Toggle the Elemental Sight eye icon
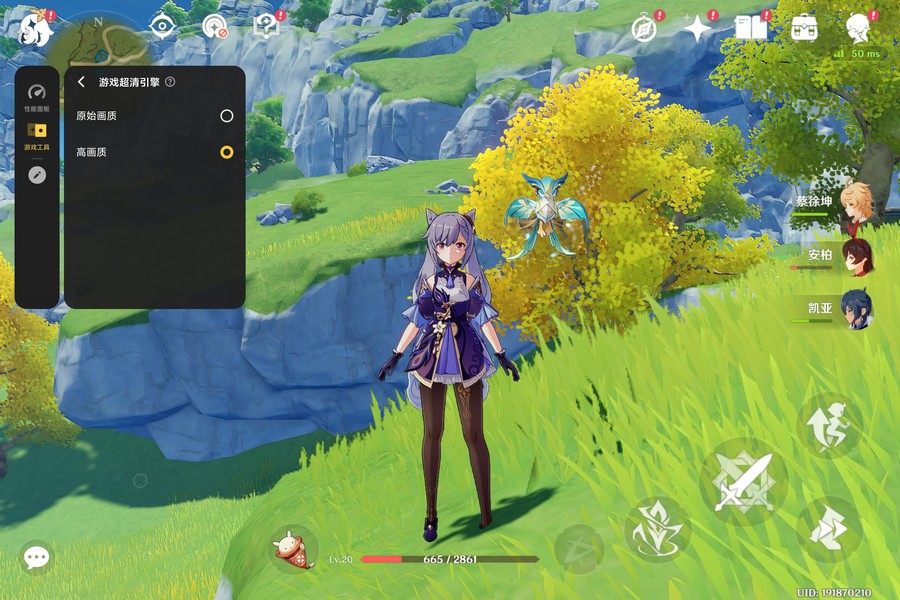 [x=162, y=26]
